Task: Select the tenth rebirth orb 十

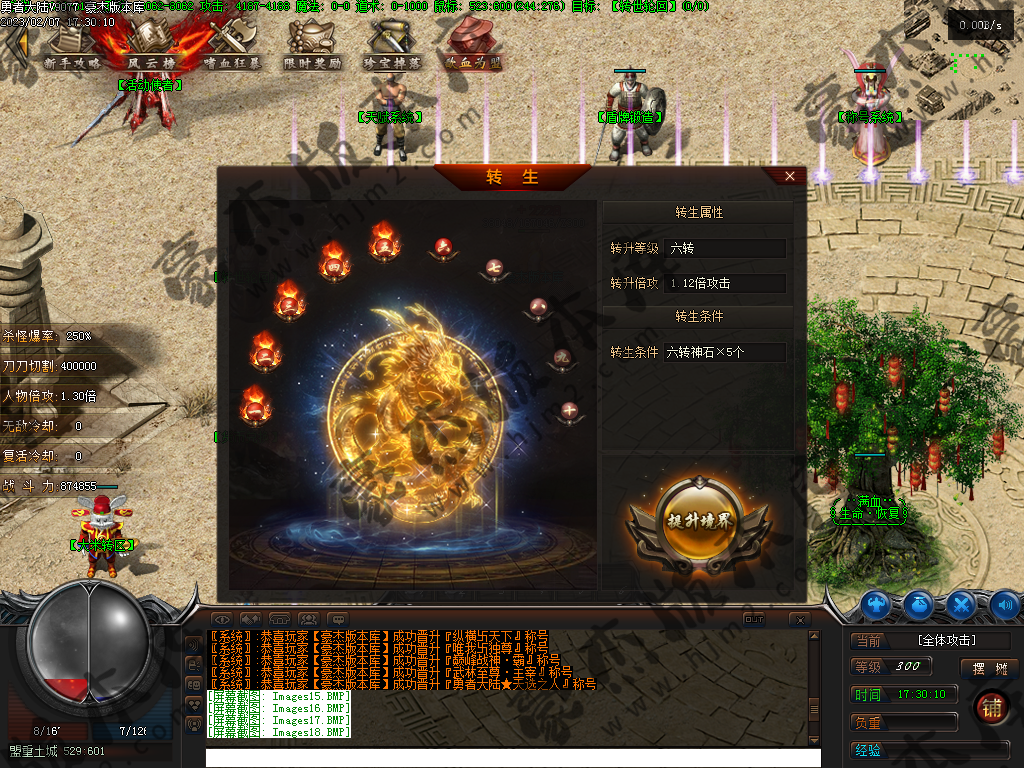Action: click(x=569, y=409)
